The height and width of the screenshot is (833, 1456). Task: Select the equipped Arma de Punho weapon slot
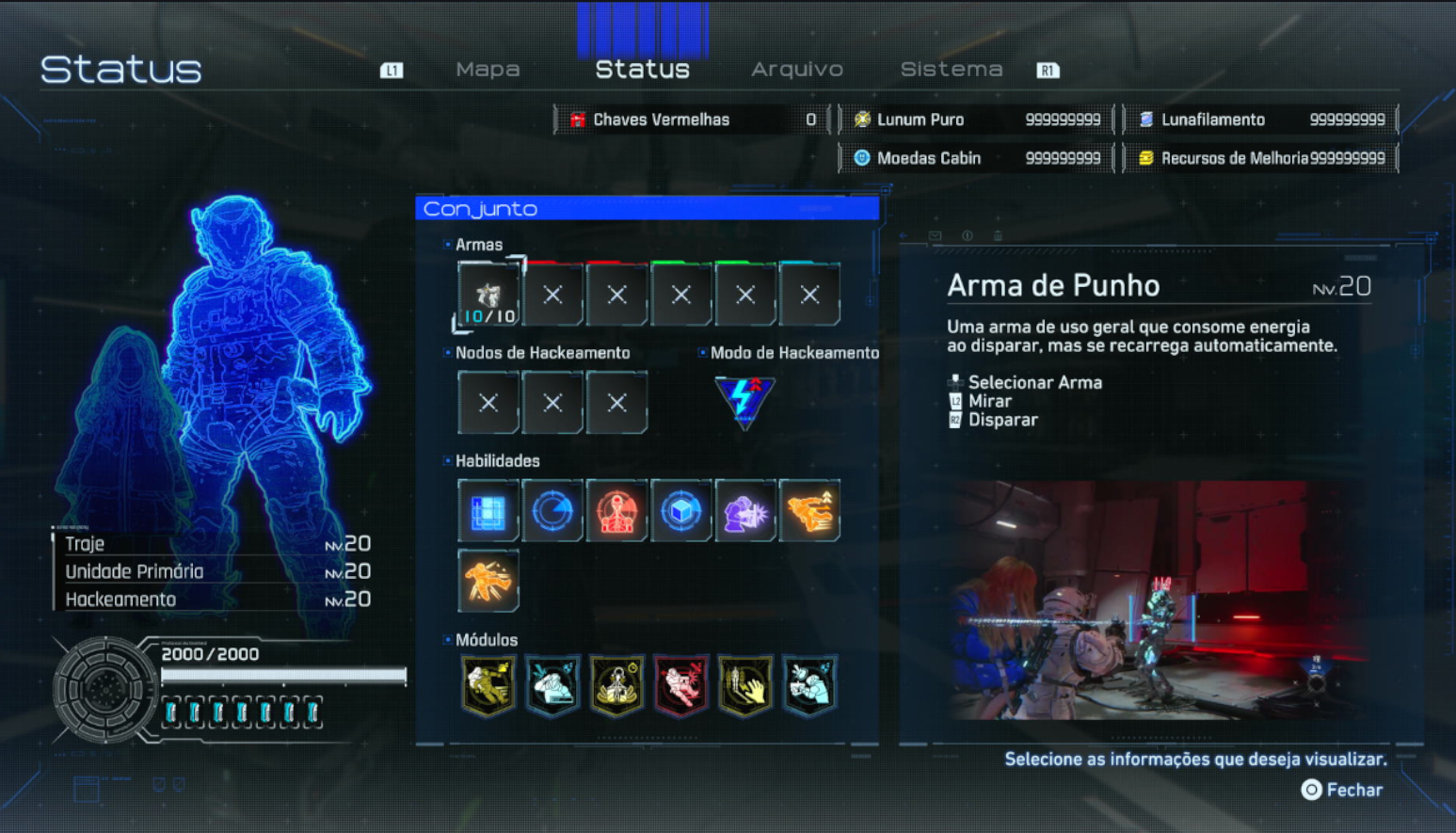coord(488,296)
